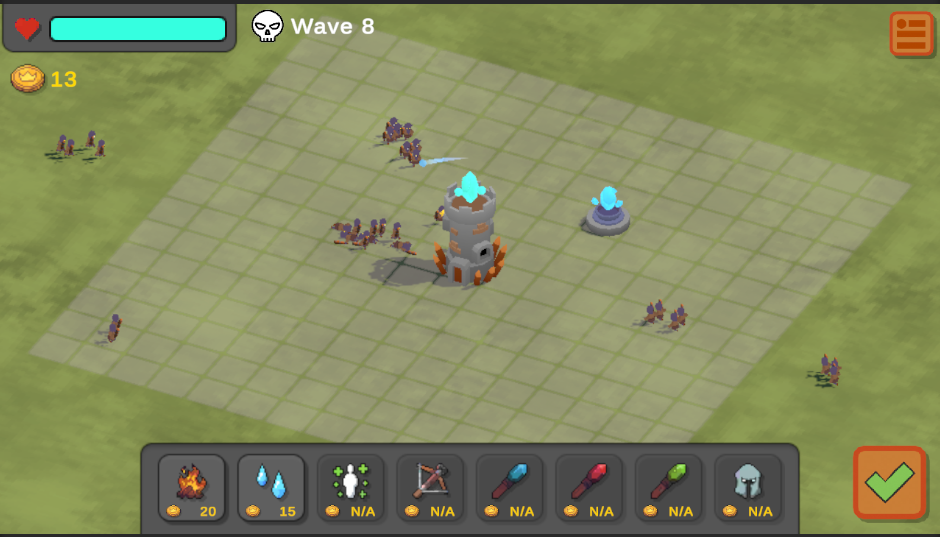Select the blue crystal staff slot

click(x=510, y=488)
